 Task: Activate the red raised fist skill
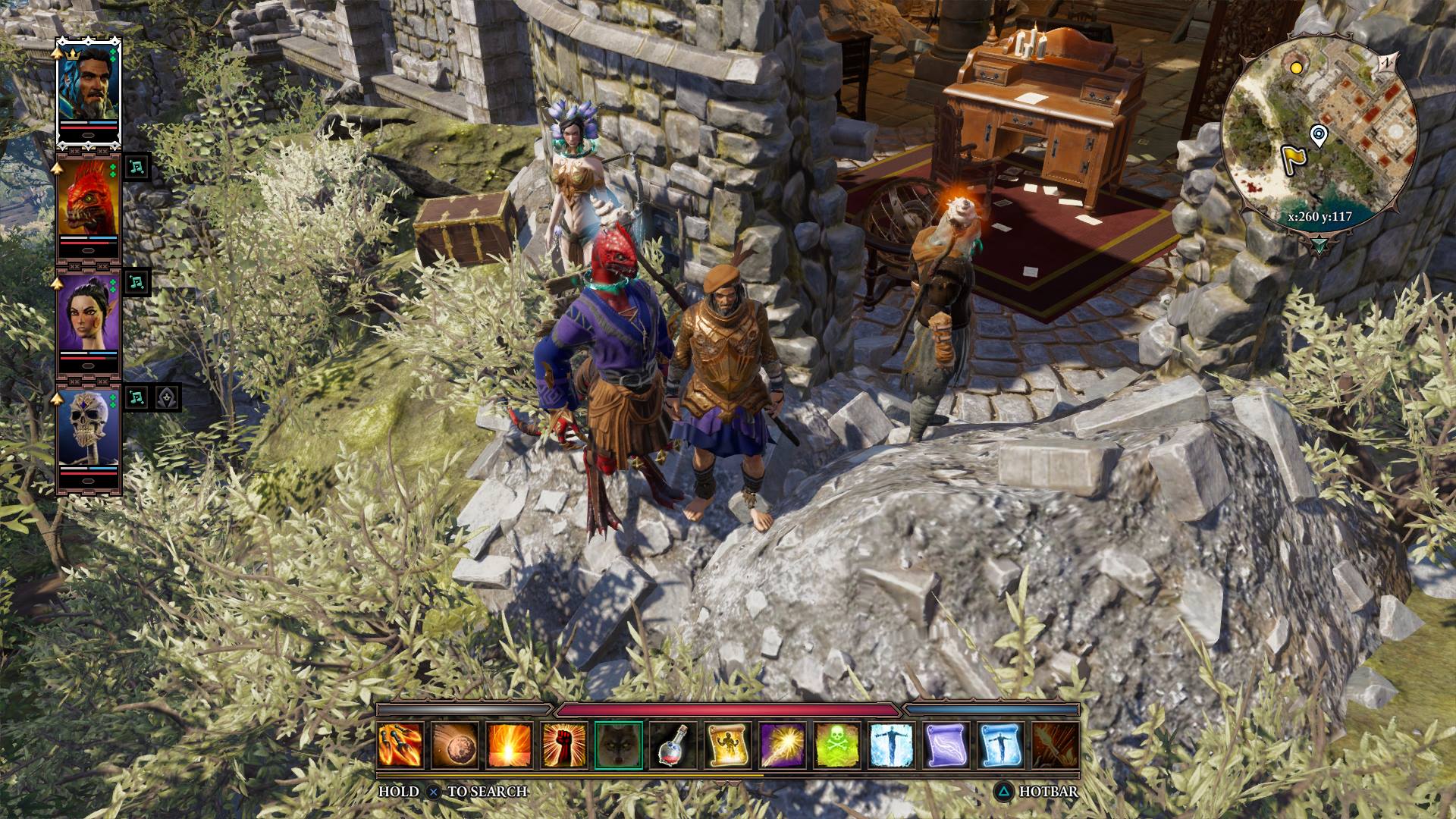click(x=564, y=745)
